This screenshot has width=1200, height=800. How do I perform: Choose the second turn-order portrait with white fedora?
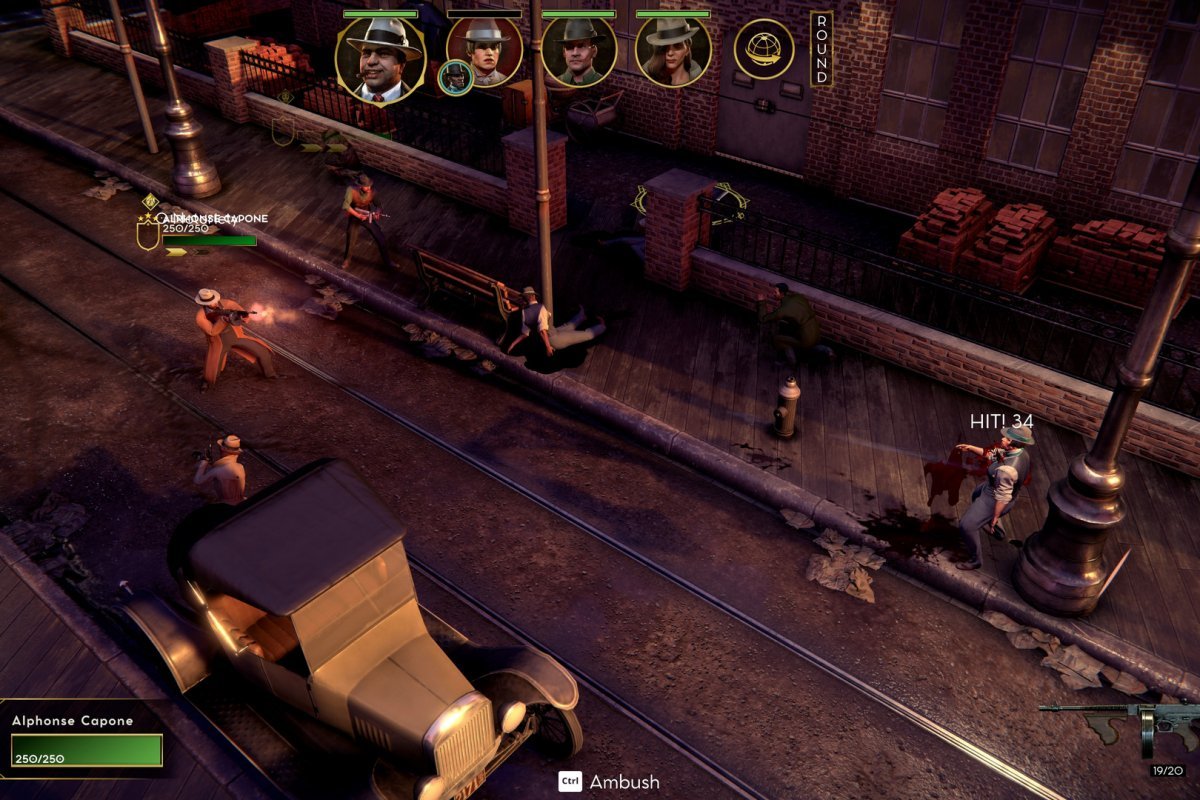point(484,50)
